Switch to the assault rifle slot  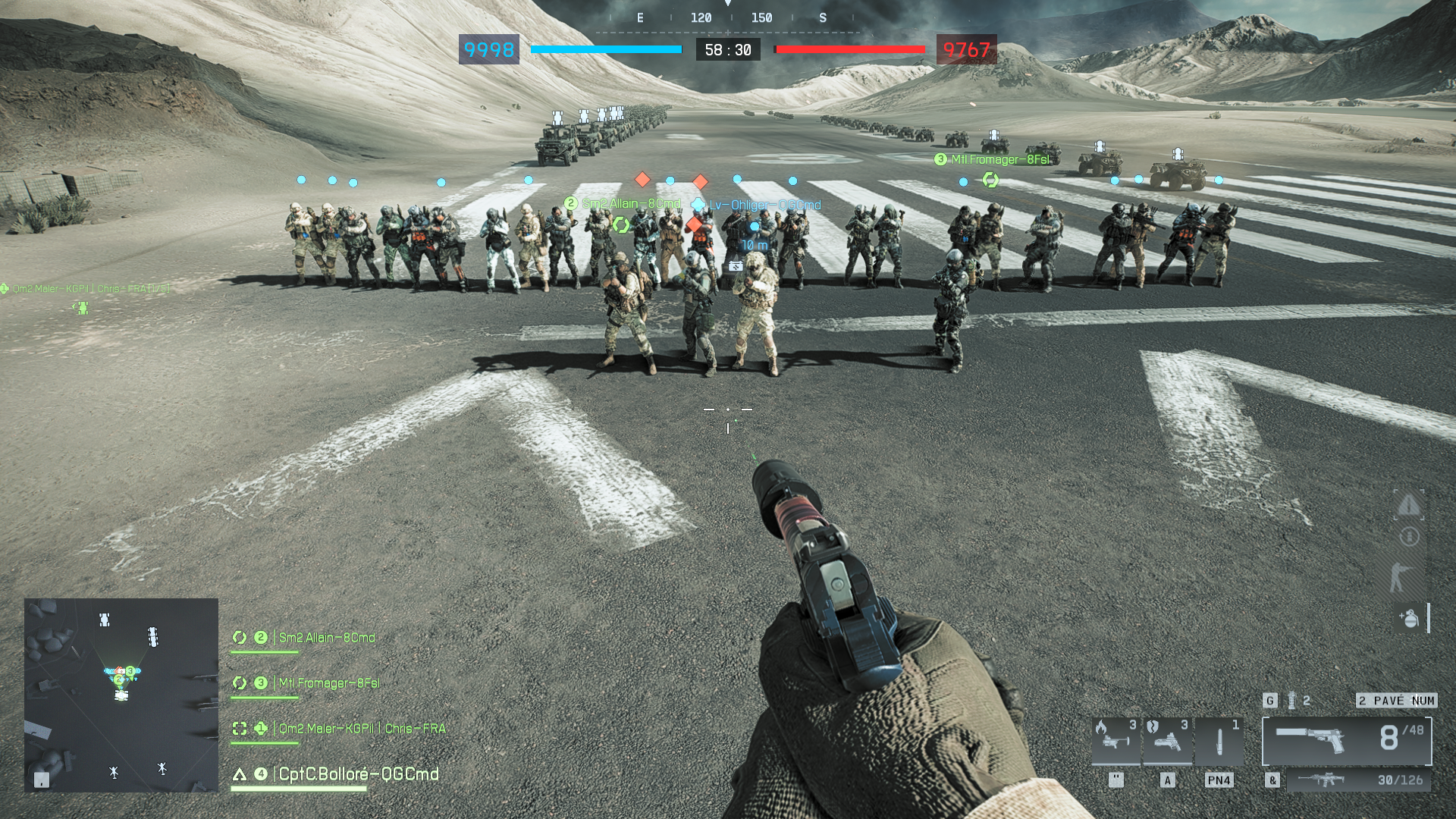pyautogui.click(x=1357, y=780)
